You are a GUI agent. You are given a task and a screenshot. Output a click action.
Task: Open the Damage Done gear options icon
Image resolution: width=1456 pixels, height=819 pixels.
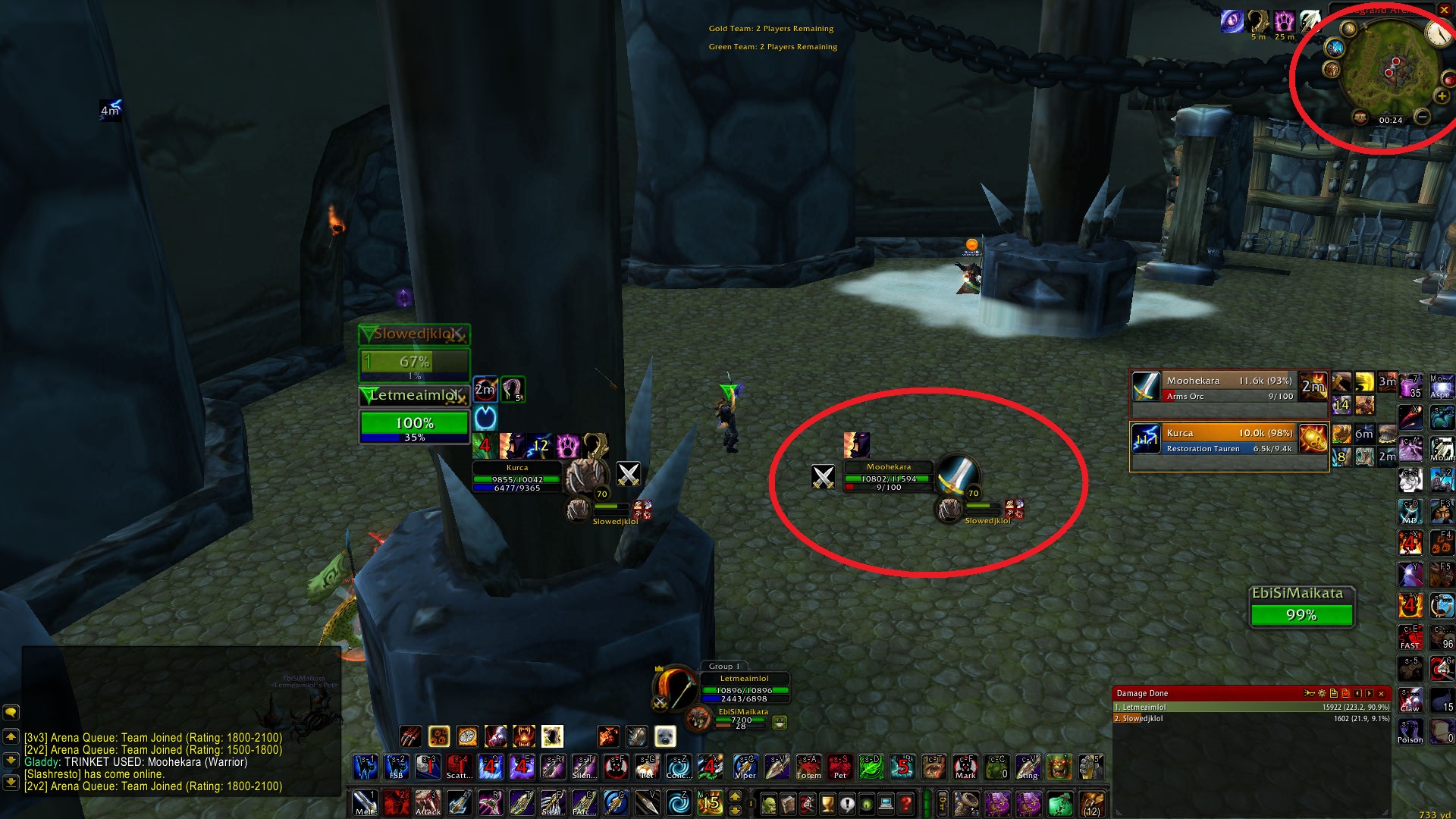1322,694
